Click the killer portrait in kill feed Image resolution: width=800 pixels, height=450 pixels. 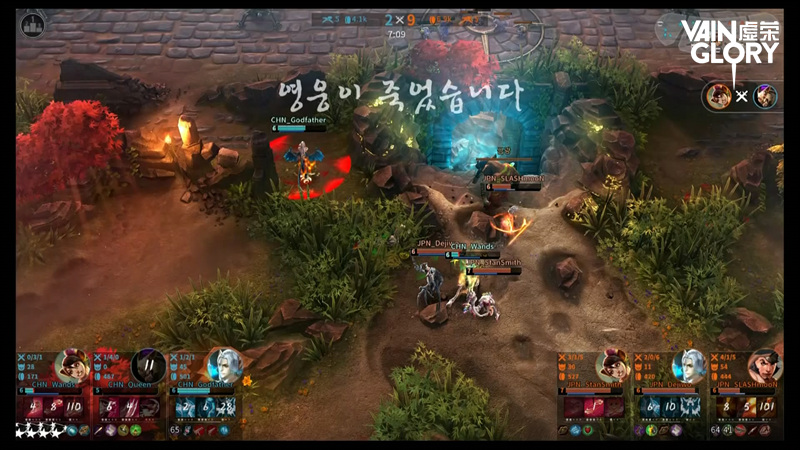716,96
